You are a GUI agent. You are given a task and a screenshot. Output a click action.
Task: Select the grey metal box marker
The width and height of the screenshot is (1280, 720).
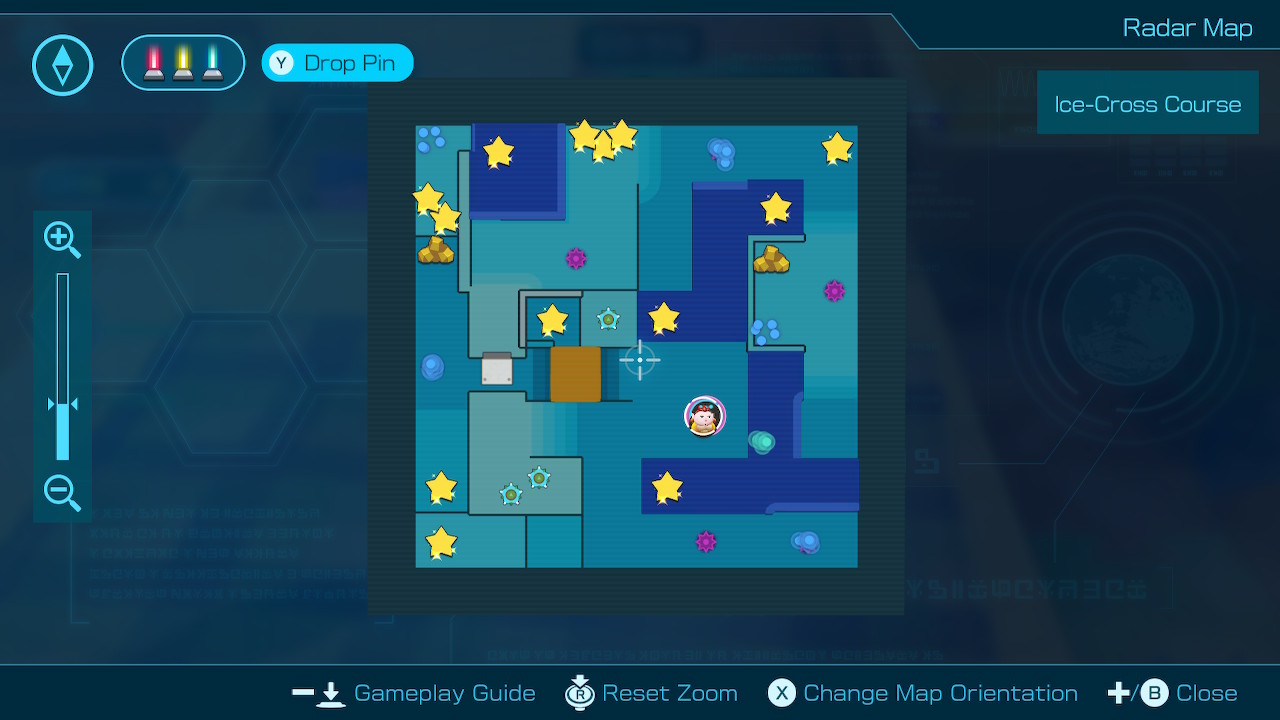(x=497, y=369)
